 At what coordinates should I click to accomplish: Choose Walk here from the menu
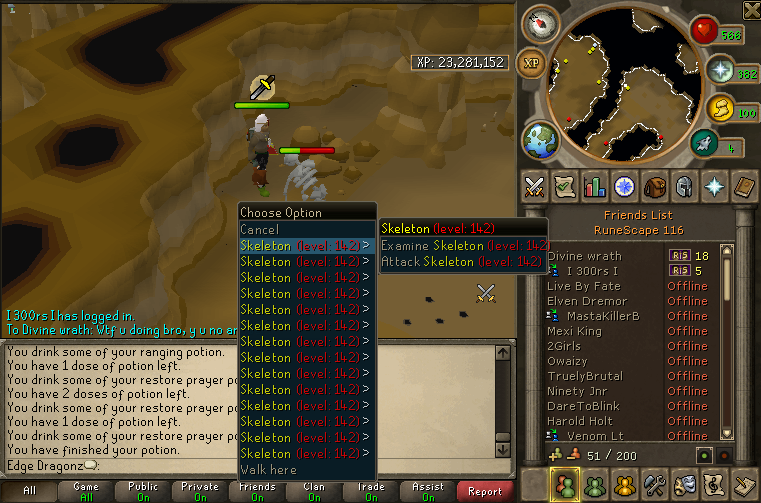tap(268, 470)
